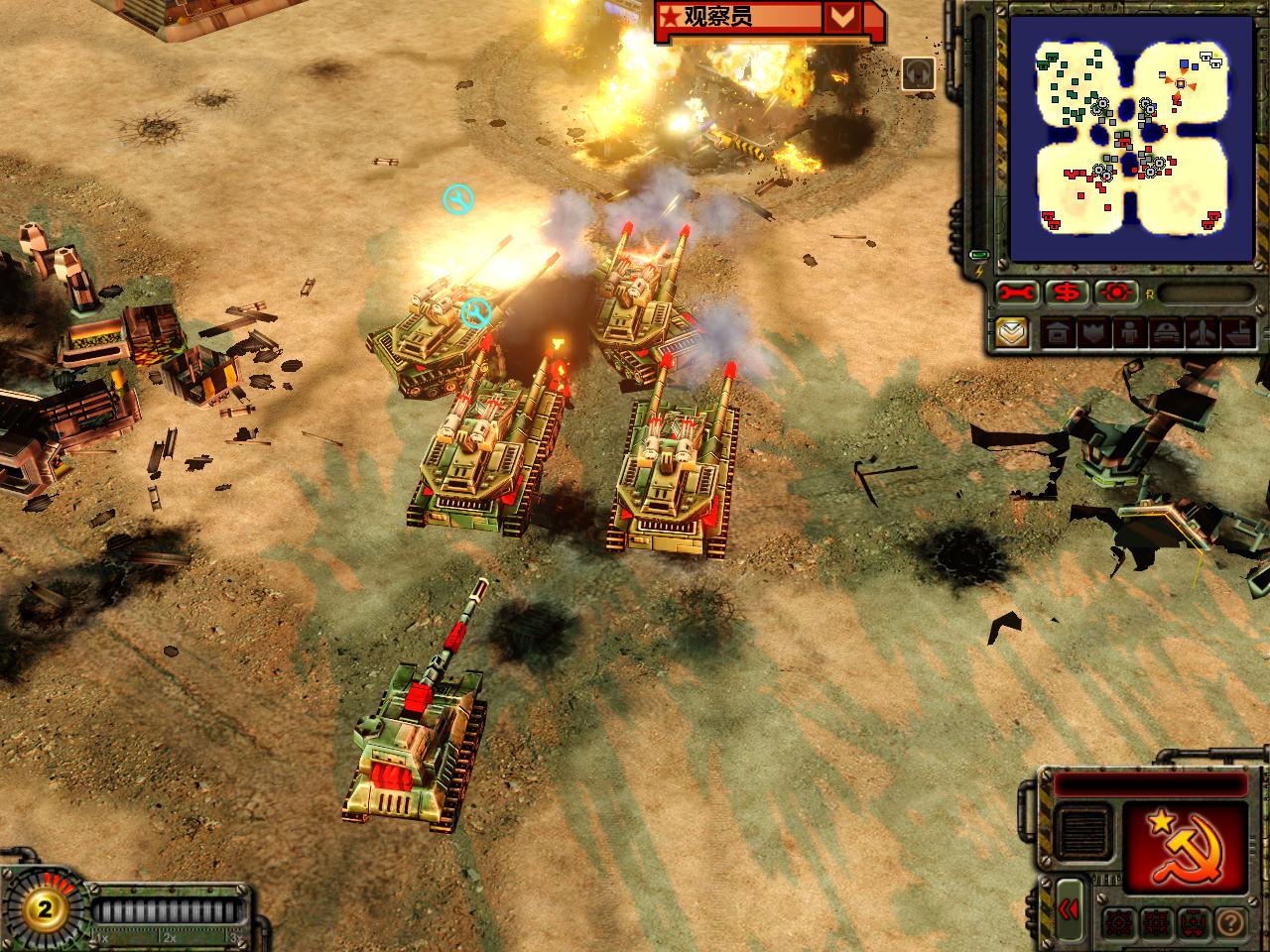Activate the red wrench repair button
The image size is (1270, 952).
[1018, 293]
